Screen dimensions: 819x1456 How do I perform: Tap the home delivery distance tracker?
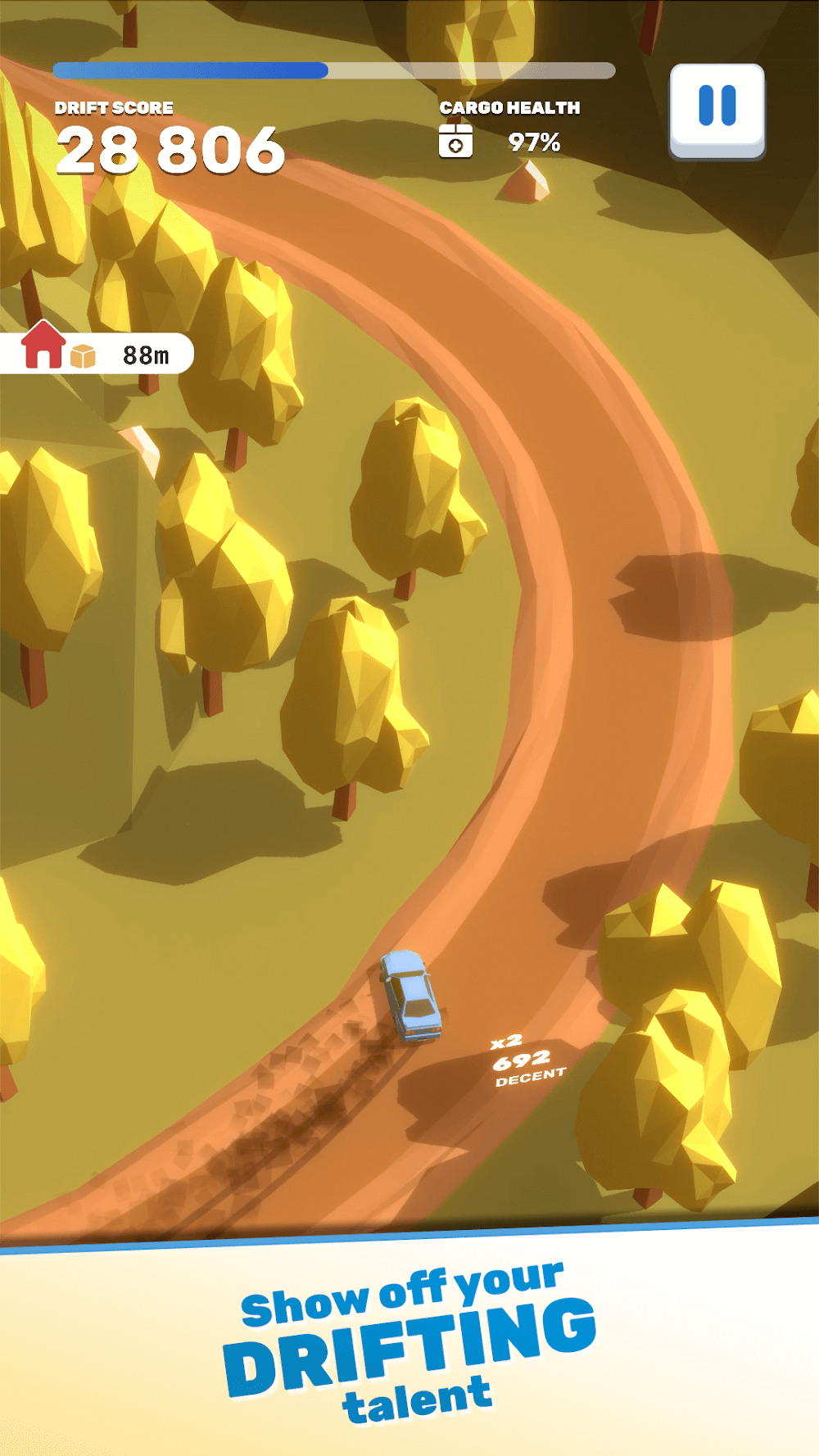pyautogui.click(x=97, y=352)
